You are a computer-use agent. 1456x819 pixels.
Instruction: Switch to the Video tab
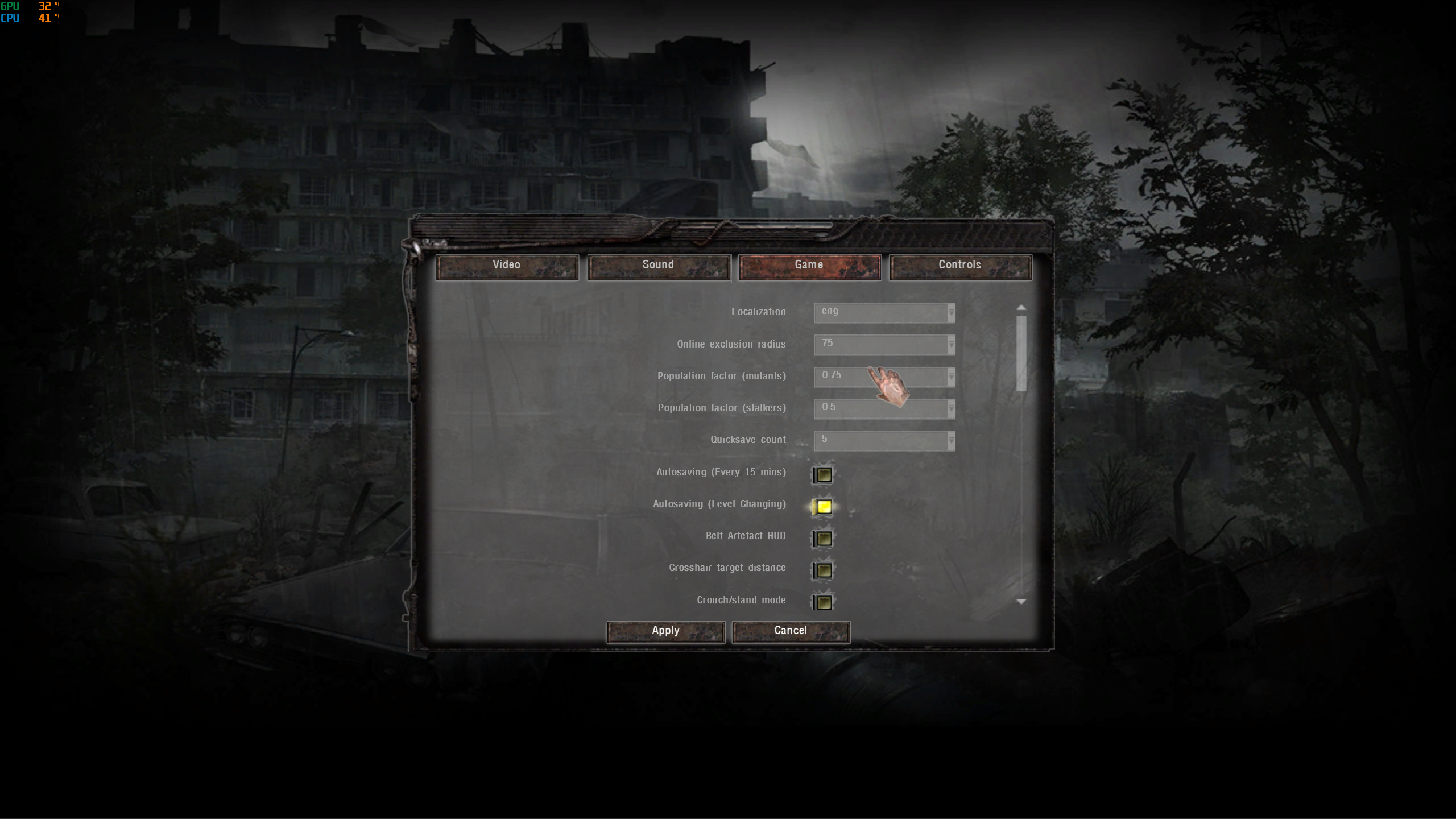point(507,266)
